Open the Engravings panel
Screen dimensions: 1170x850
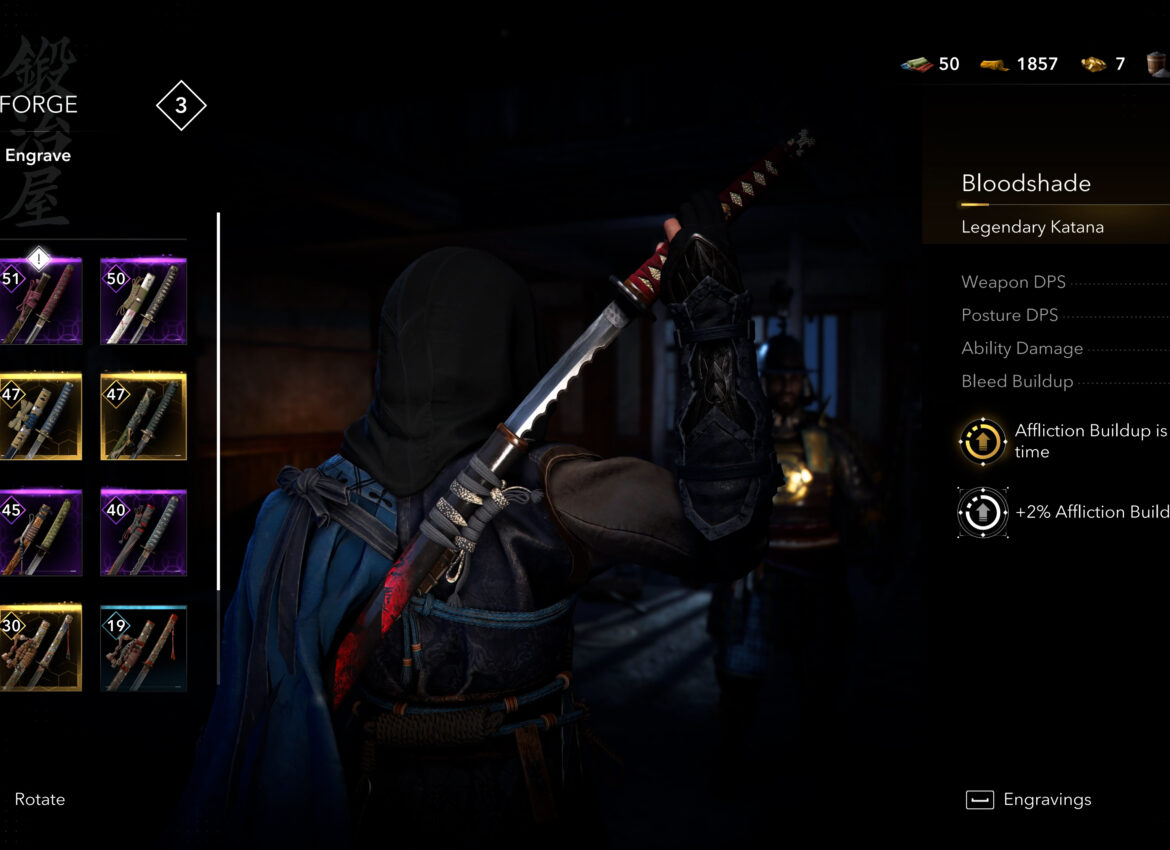point(1028,800)
